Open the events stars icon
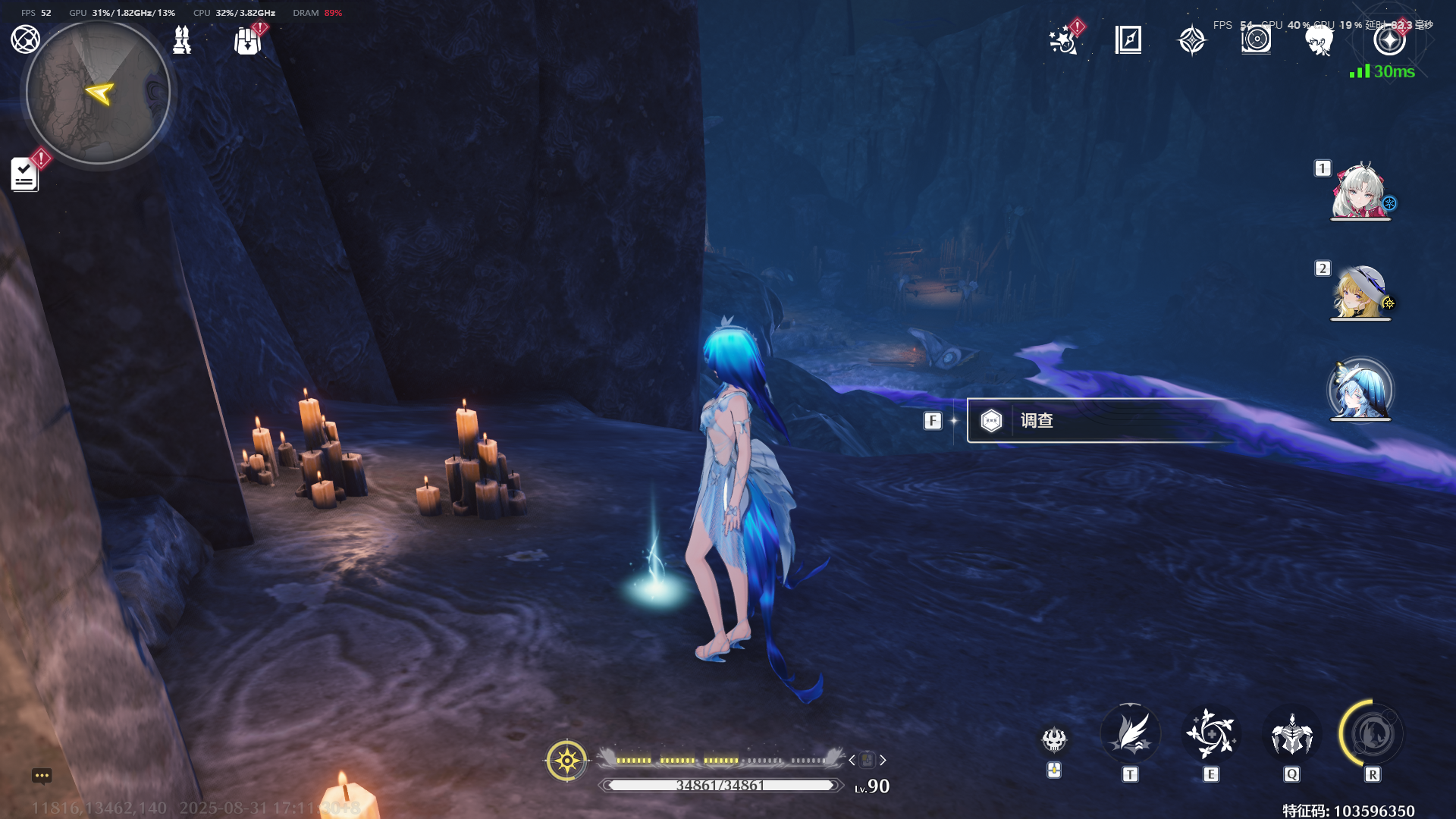This screenshot has height=819, width=1456. (x=1064, y=40)
